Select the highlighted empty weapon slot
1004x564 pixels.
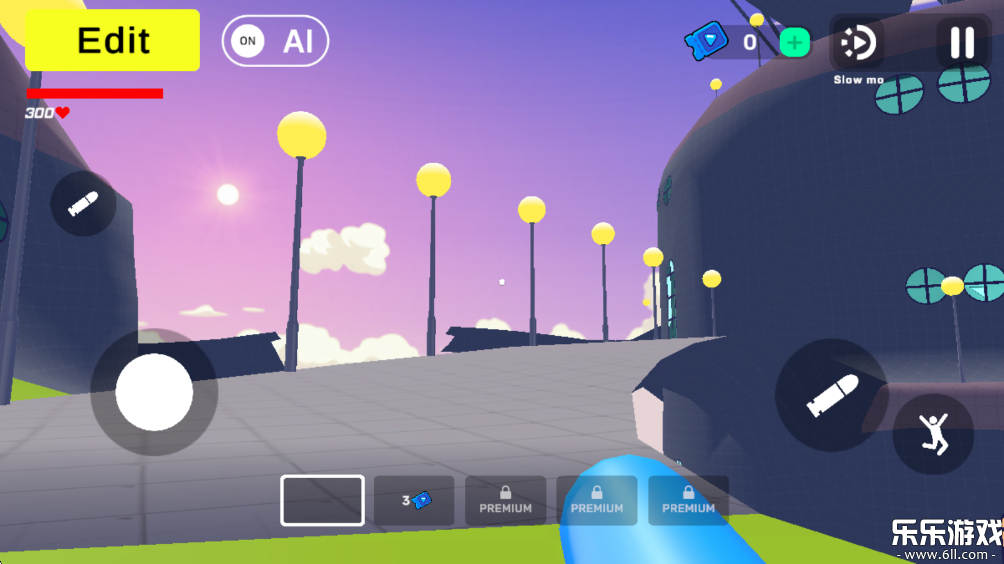point(322,500)
